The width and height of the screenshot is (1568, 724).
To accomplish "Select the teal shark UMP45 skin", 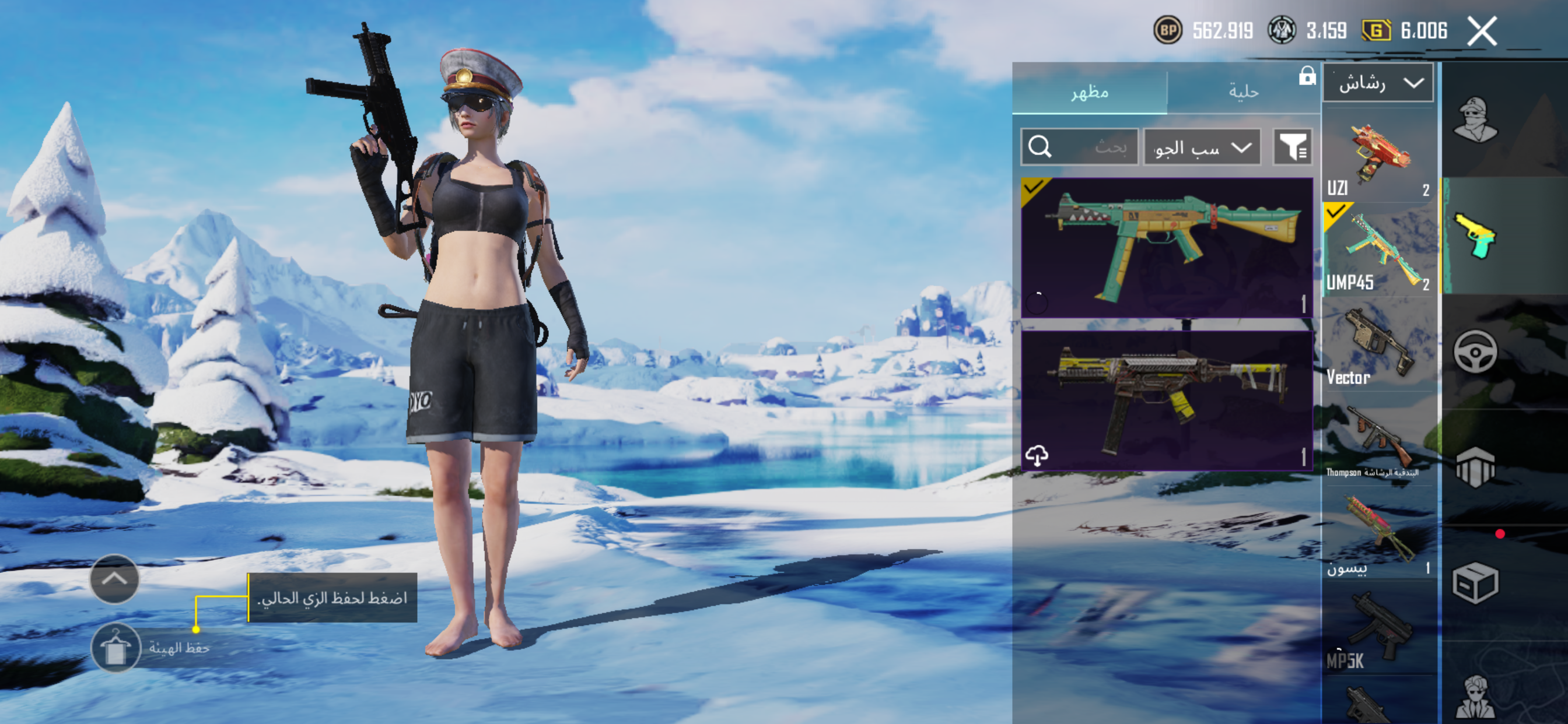I will [x=1166, y=248].
